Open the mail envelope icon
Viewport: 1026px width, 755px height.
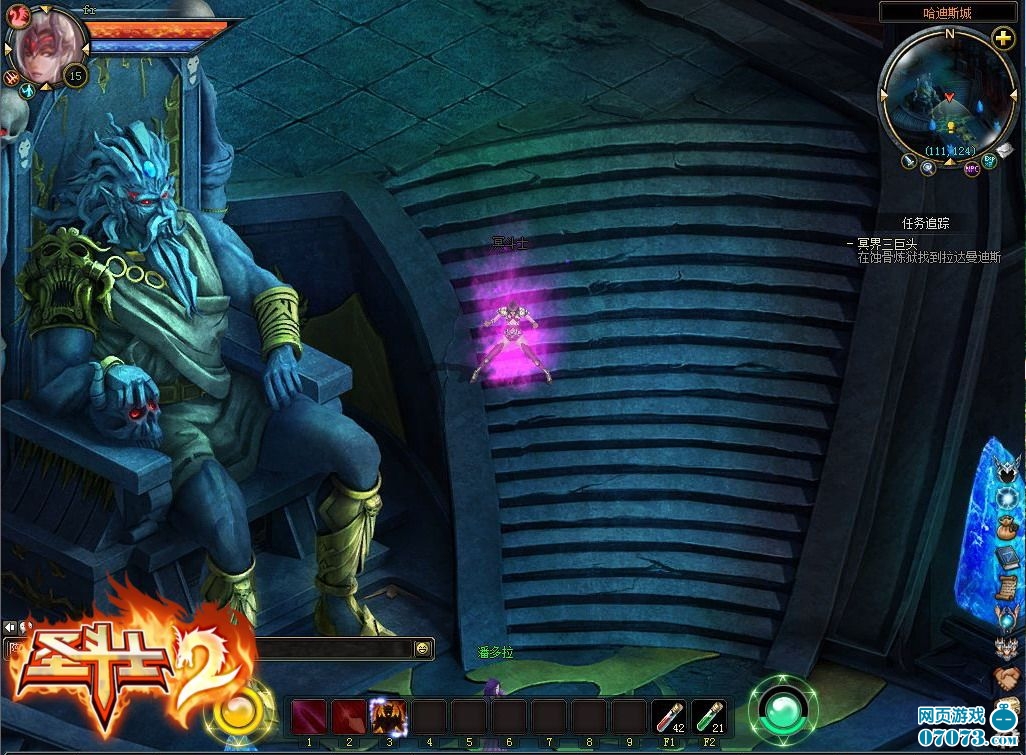[x=1004, y=149]
